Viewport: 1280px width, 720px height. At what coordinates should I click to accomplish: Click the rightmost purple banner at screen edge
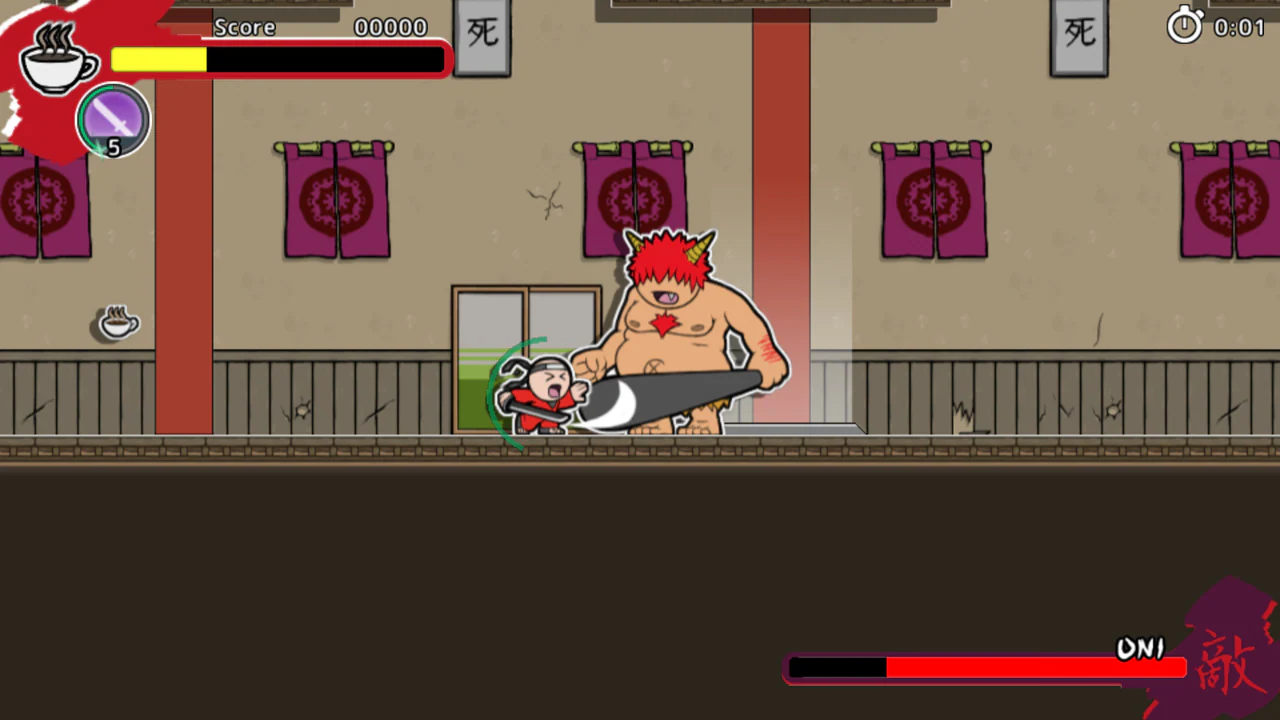click(1227, 200)
